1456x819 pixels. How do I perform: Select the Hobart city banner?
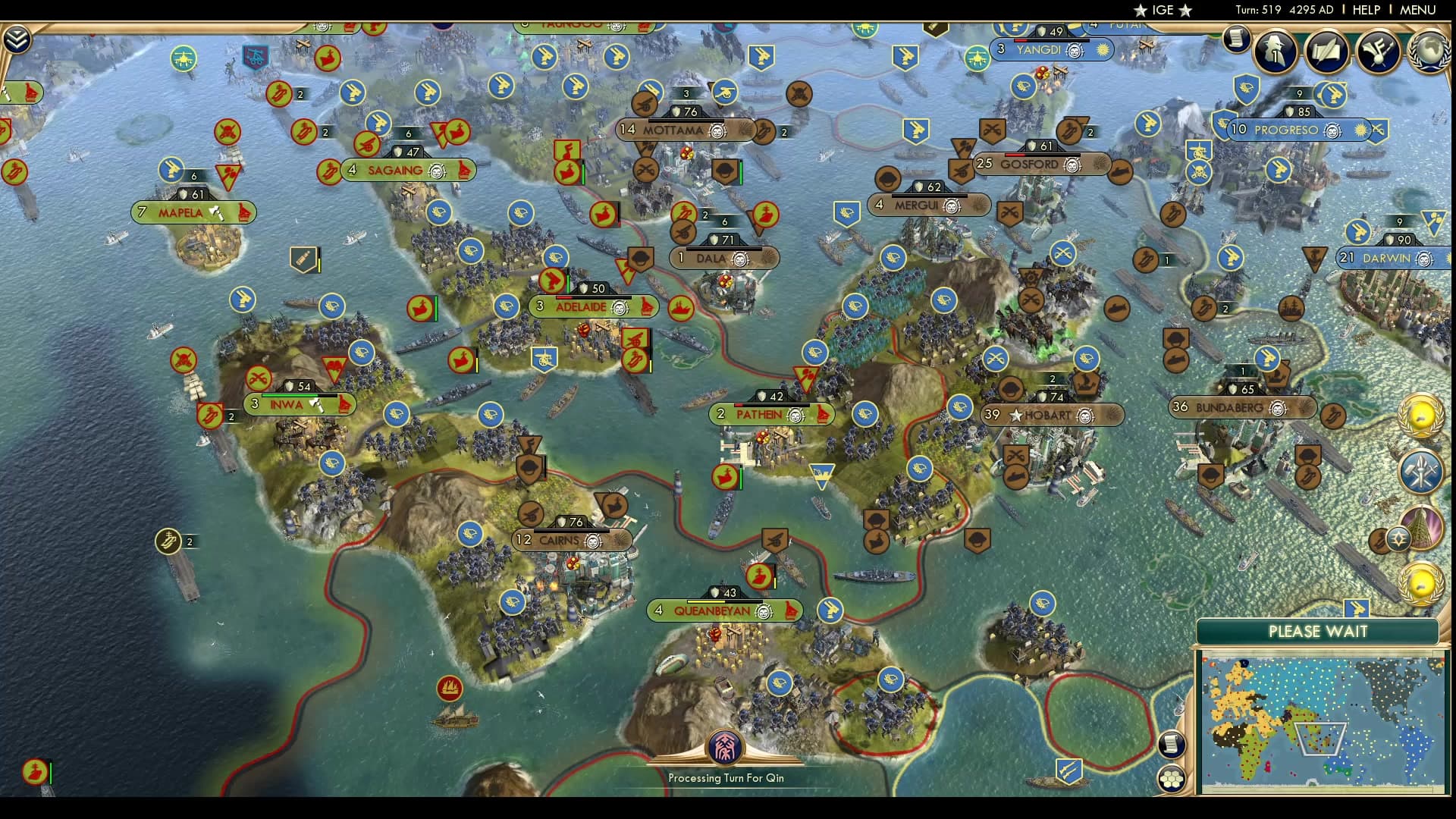coord(1053,415)
